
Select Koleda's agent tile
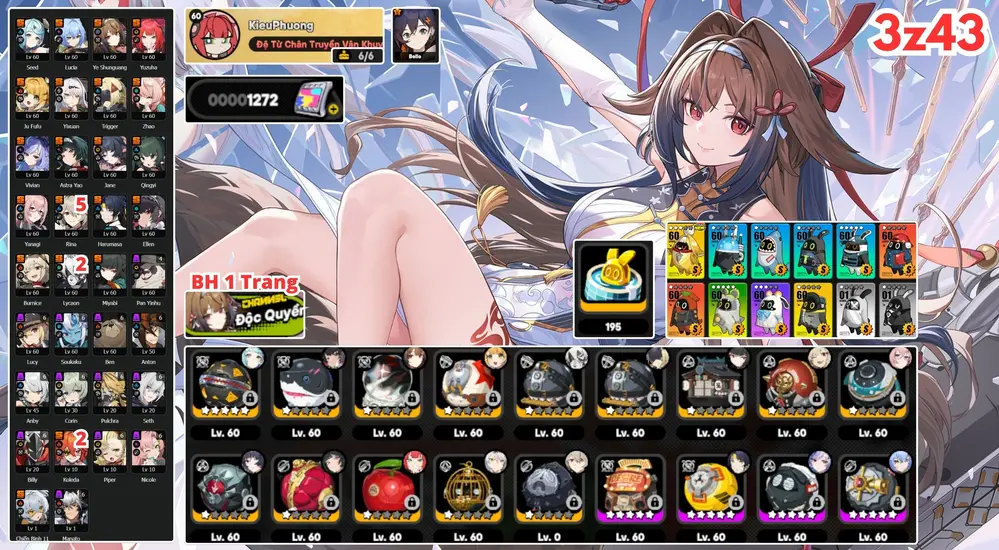click(71, 450)
